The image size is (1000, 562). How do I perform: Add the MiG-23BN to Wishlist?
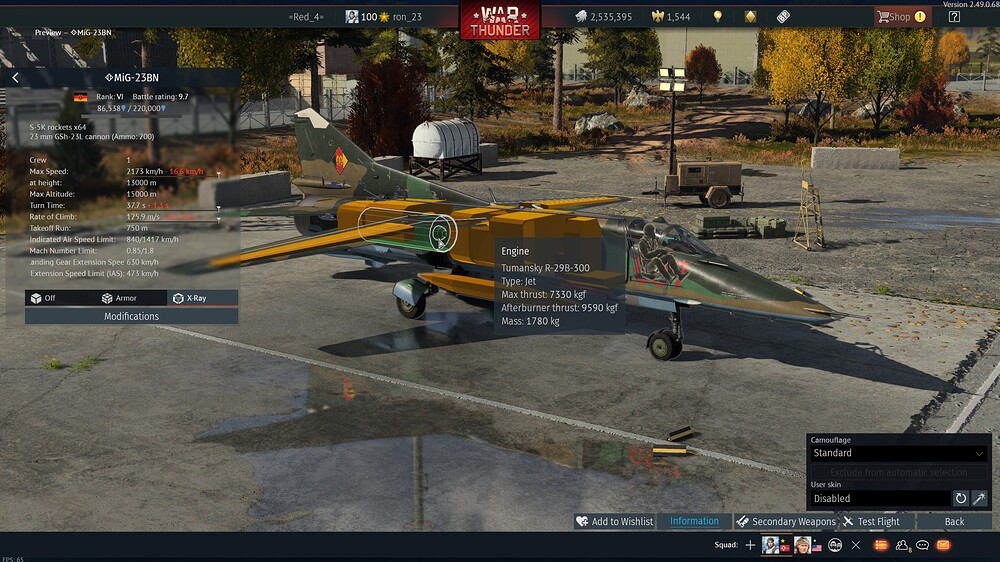point(614,521)
